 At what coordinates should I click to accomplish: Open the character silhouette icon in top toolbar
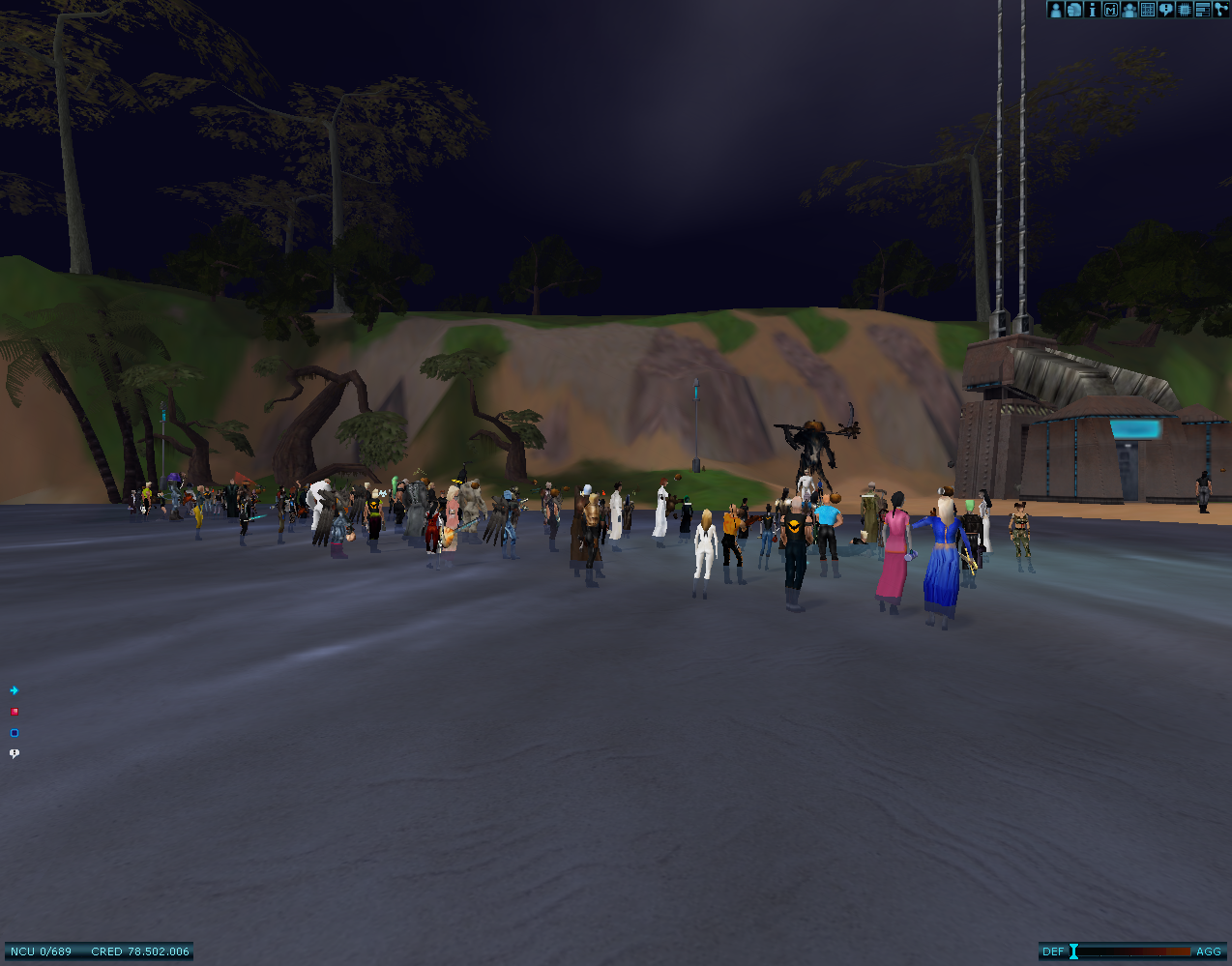click(x=1055, y=10)
